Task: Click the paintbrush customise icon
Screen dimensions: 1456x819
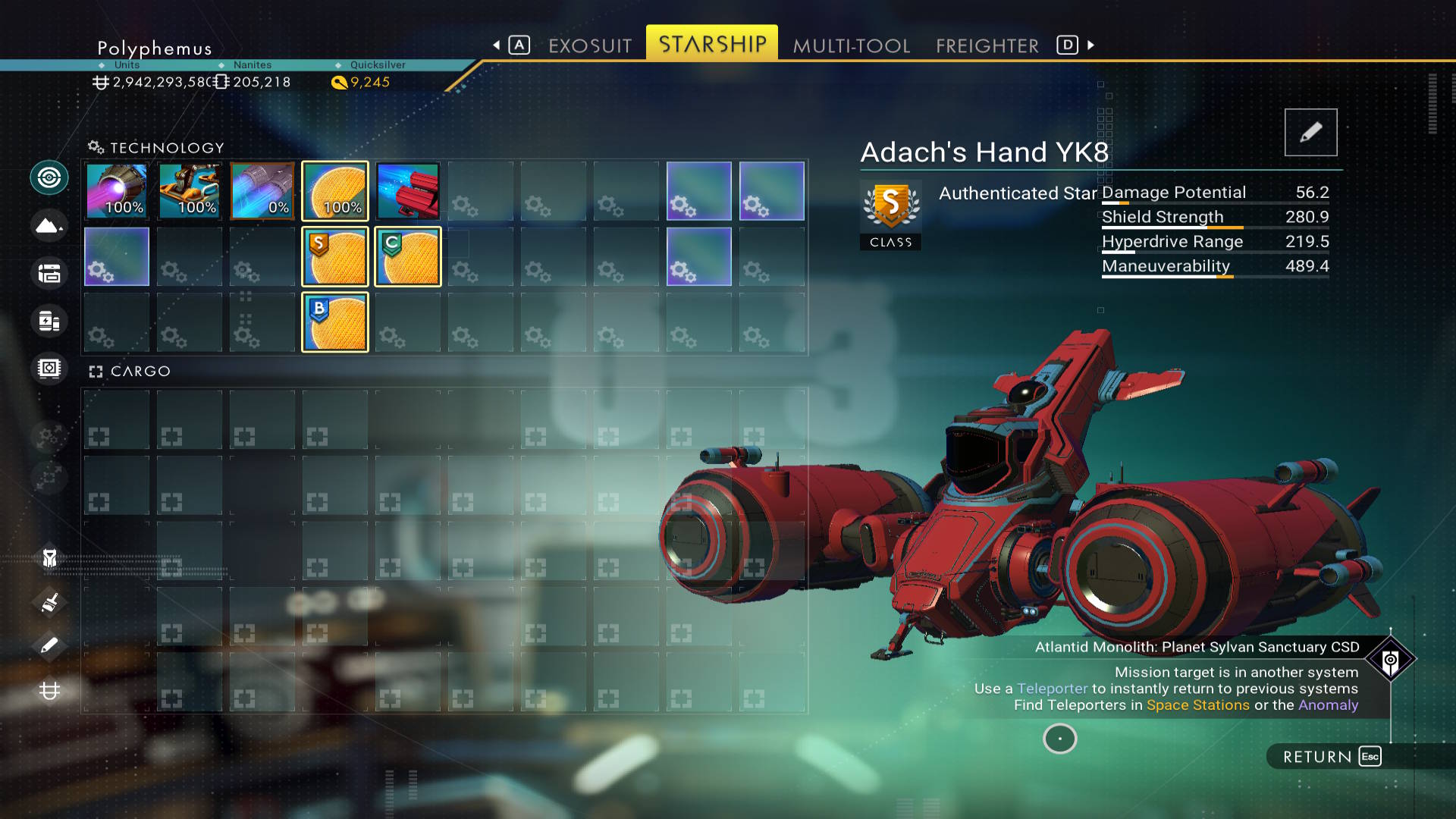Action: [x=49, y=603]
